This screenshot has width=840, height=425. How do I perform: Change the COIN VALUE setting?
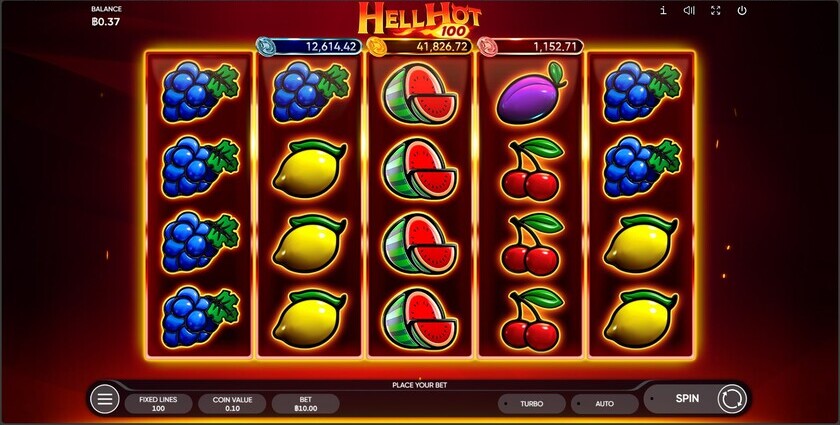(232, 404)
